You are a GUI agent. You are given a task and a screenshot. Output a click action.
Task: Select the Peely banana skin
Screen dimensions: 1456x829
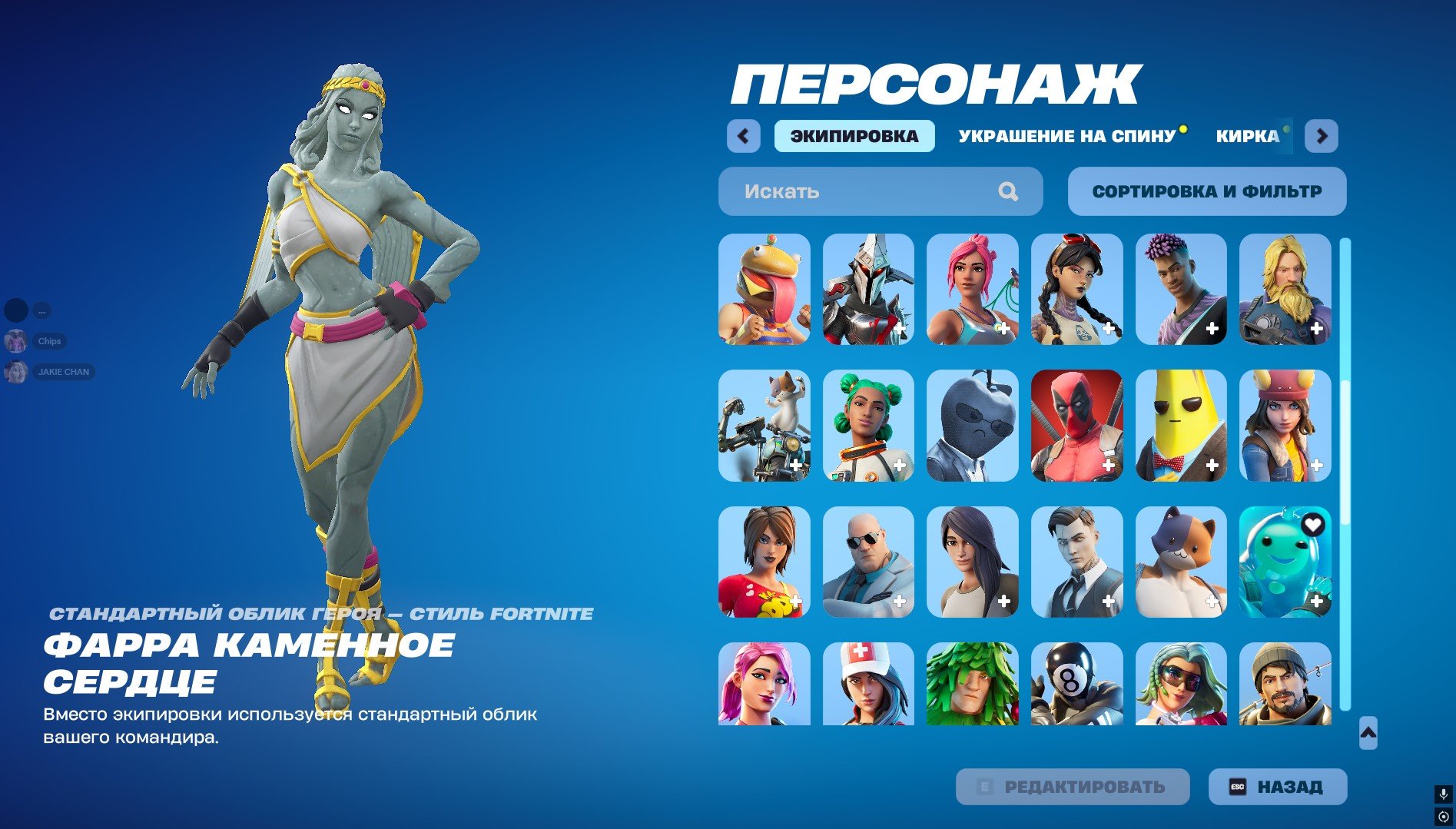(x=1181, y=425)
